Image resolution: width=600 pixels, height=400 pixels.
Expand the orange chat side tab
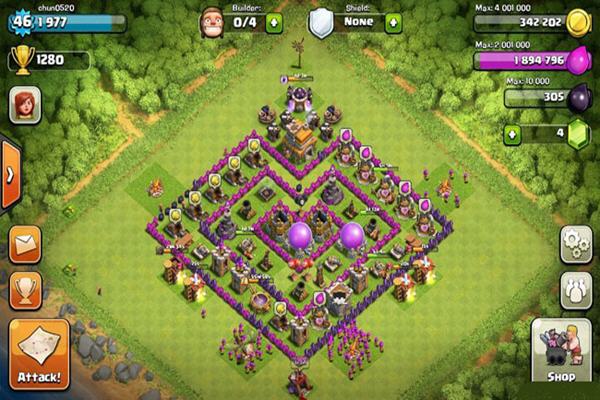click(10, 174)
